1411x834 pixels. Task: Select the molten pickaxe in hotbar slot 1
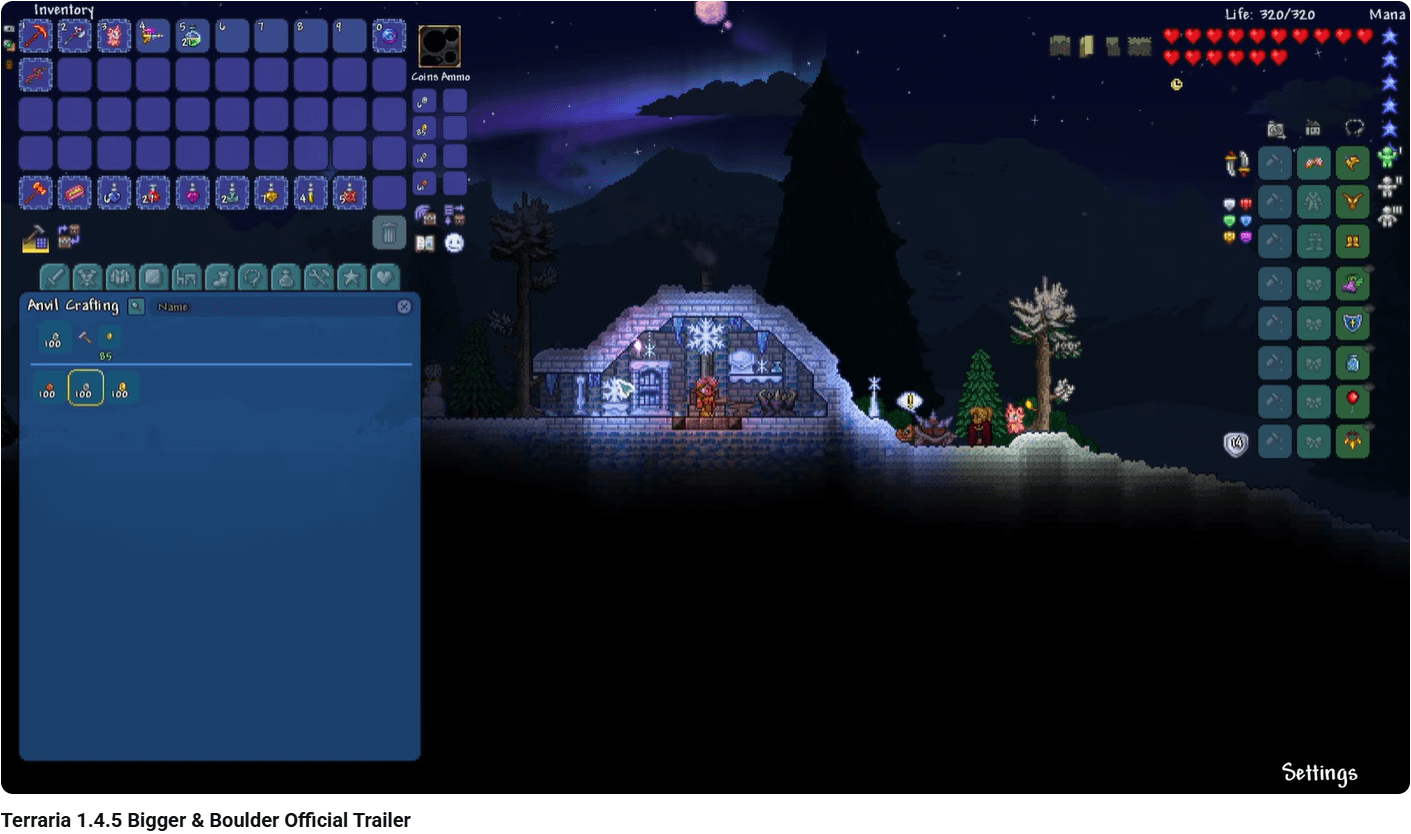click(37, 36)
